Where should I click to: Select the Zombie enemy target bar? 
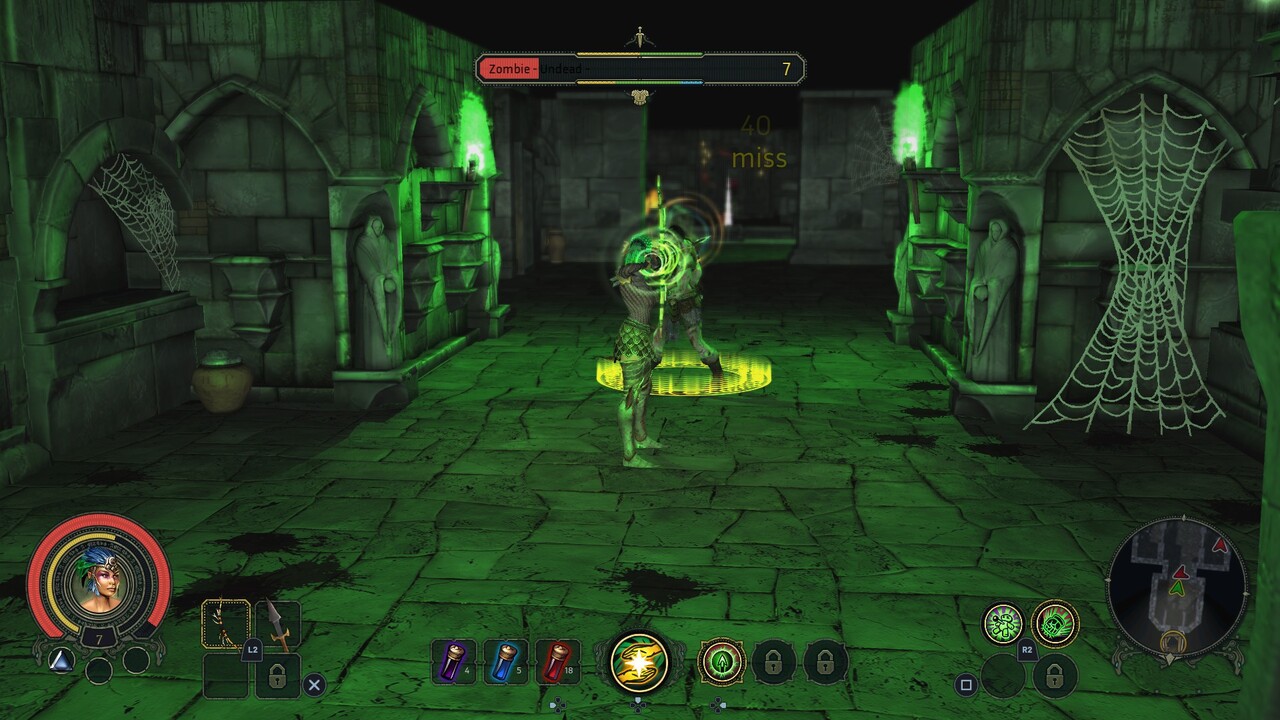tap(640, 69)
